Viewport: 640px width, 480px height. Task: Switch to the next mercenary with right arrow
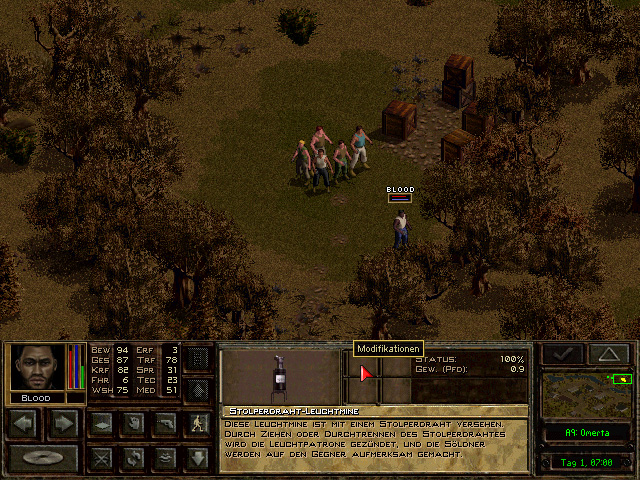click(x=62, y=424)
